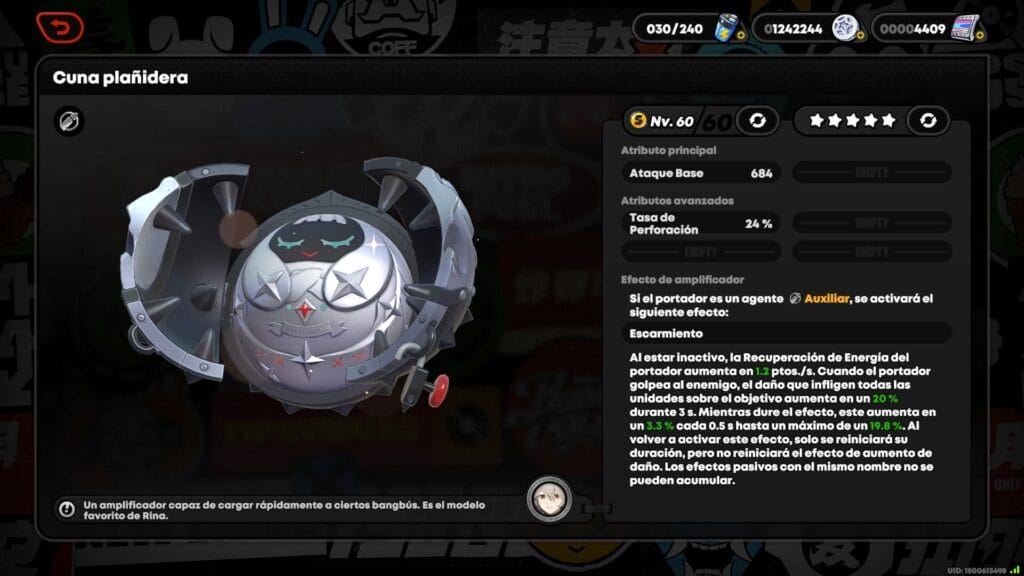Click the refresh button beside Nv. 60
Image resolution: width=1024 pixels, height=576 pixels.
tap(757, 121)
